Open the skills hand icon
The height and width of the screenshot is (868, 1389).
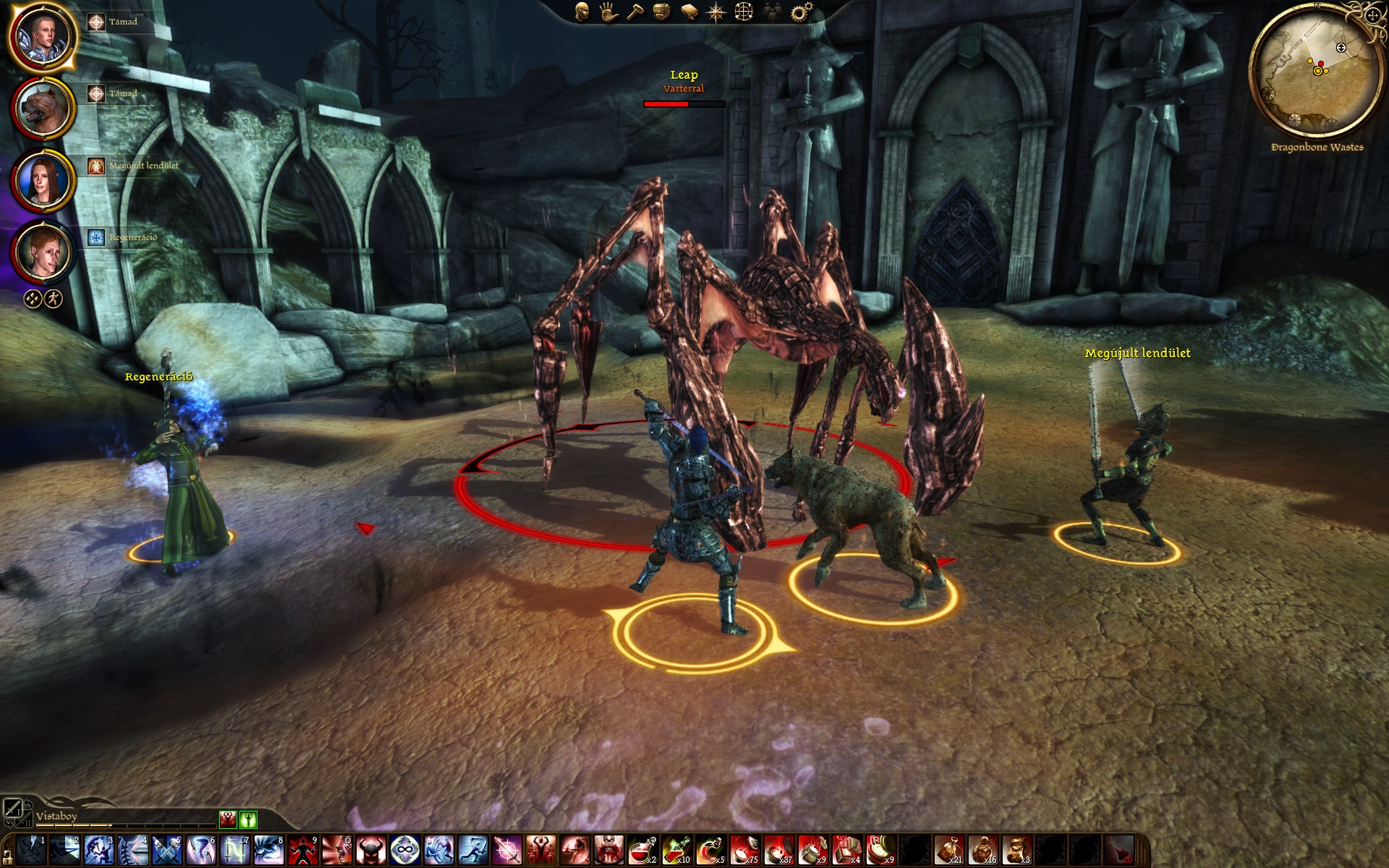coord(608,12)
